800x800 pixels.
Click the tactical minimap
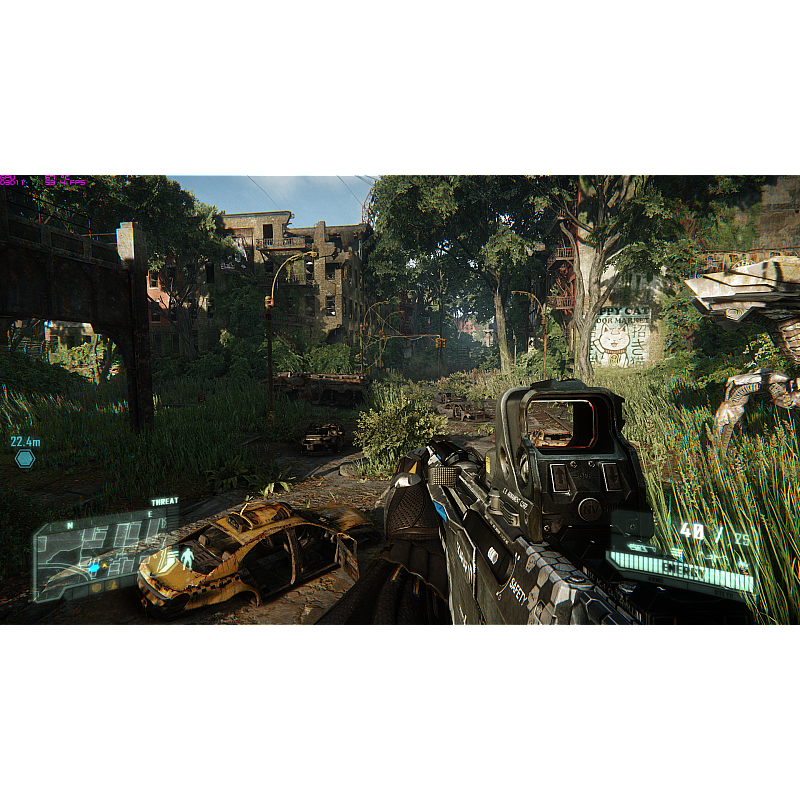98,555
